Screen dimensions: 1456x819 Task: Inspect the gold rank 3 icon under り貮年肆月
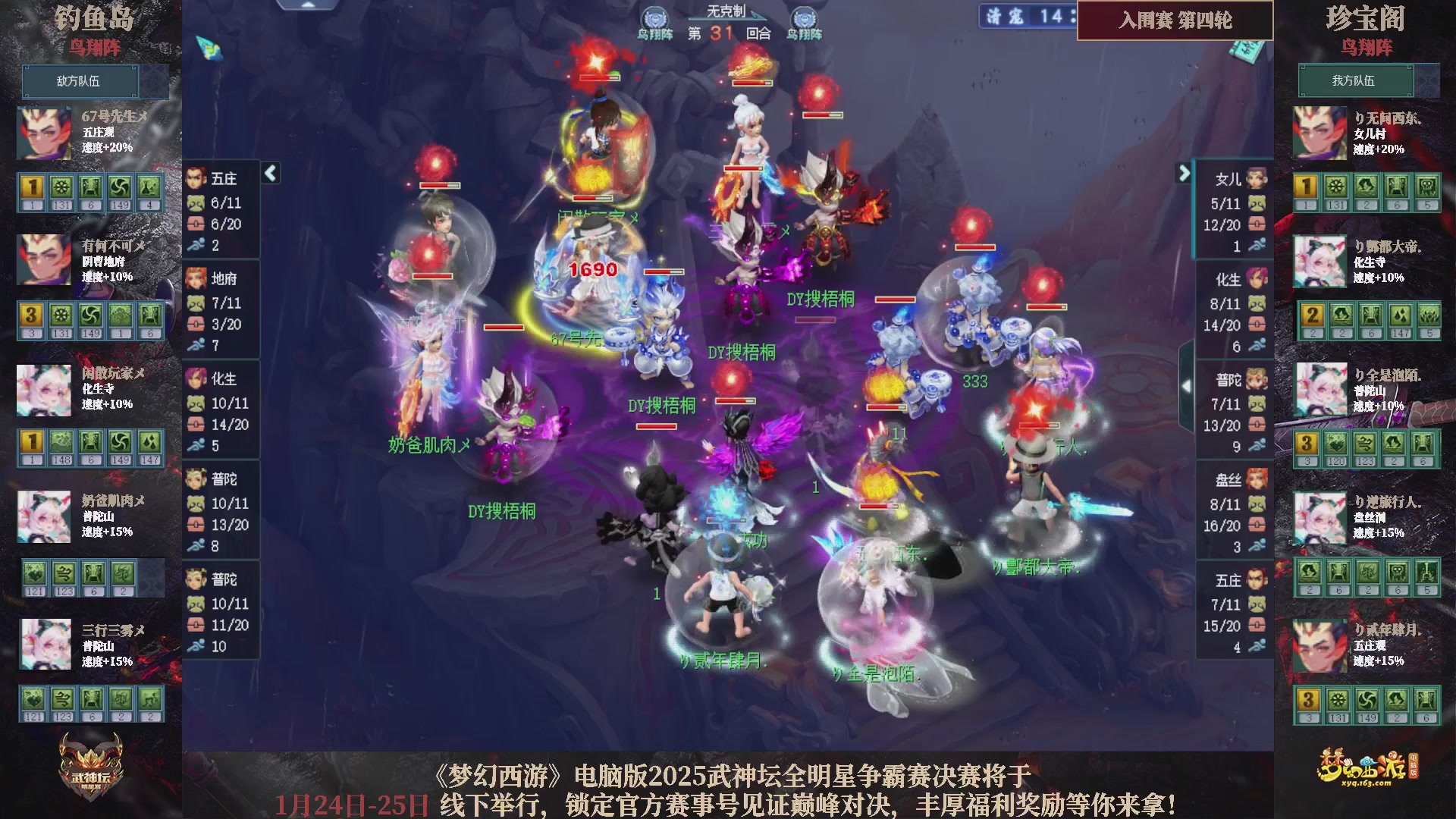[1307, 700]
